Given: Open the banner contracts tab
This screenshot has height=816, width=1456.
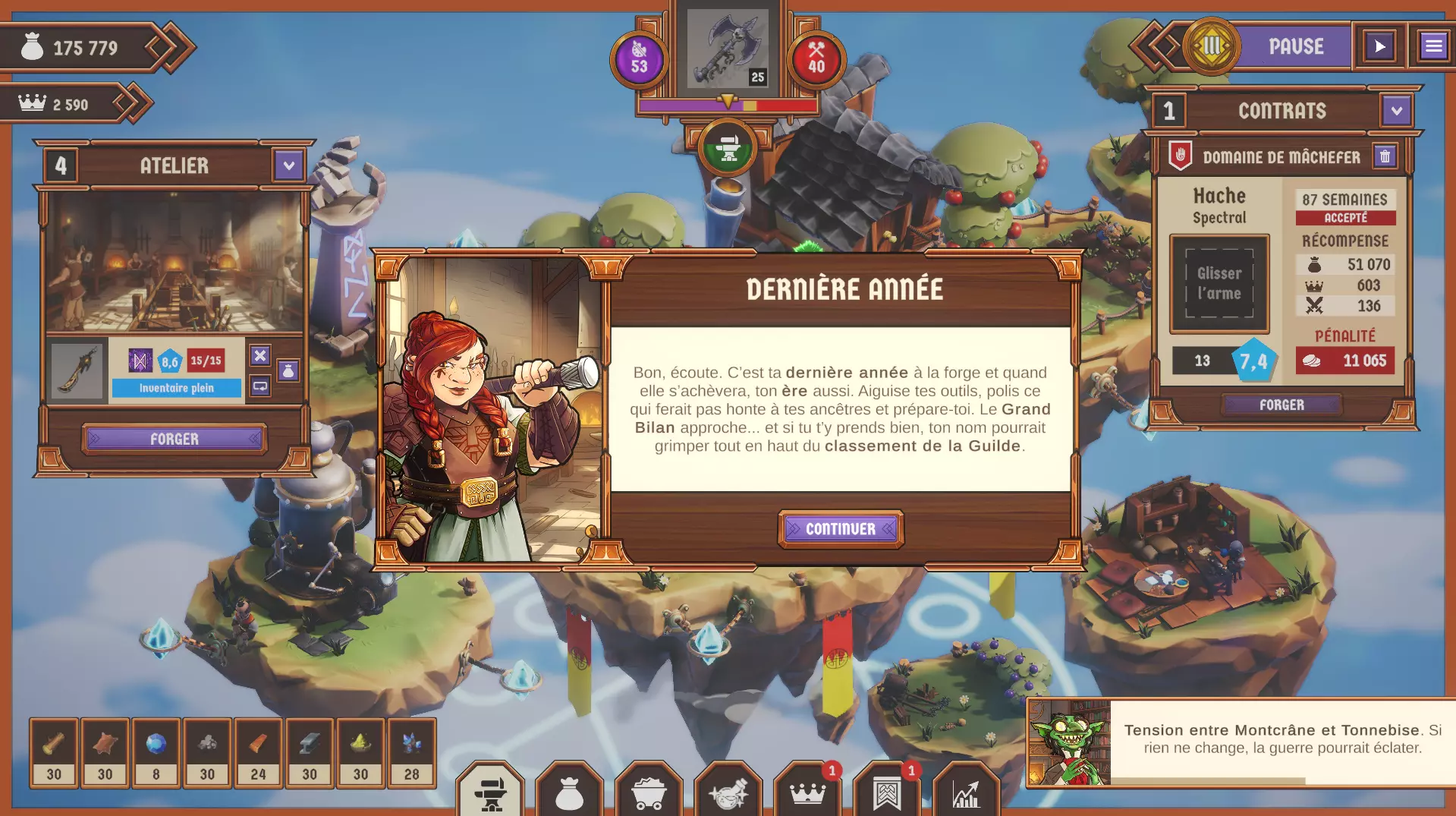Looking at the screenshot, I should tap(887, 793).
